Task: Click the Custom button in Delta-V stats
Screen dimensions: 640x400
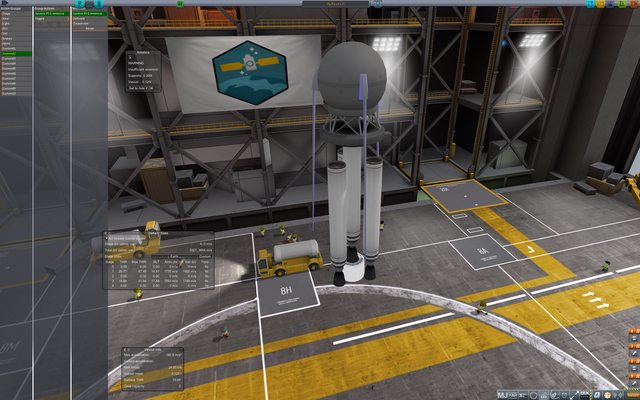Action: (x=203, y=255)
